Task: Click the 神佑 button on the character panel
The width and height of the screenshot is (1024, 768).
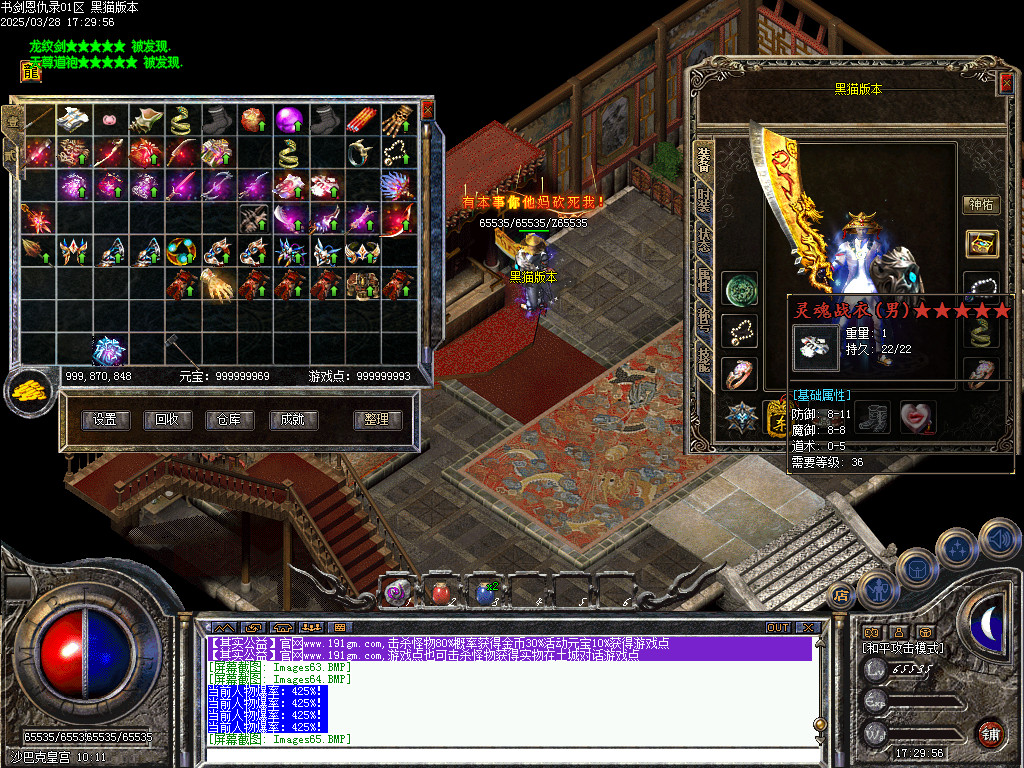Action: (x=980, y=205)
